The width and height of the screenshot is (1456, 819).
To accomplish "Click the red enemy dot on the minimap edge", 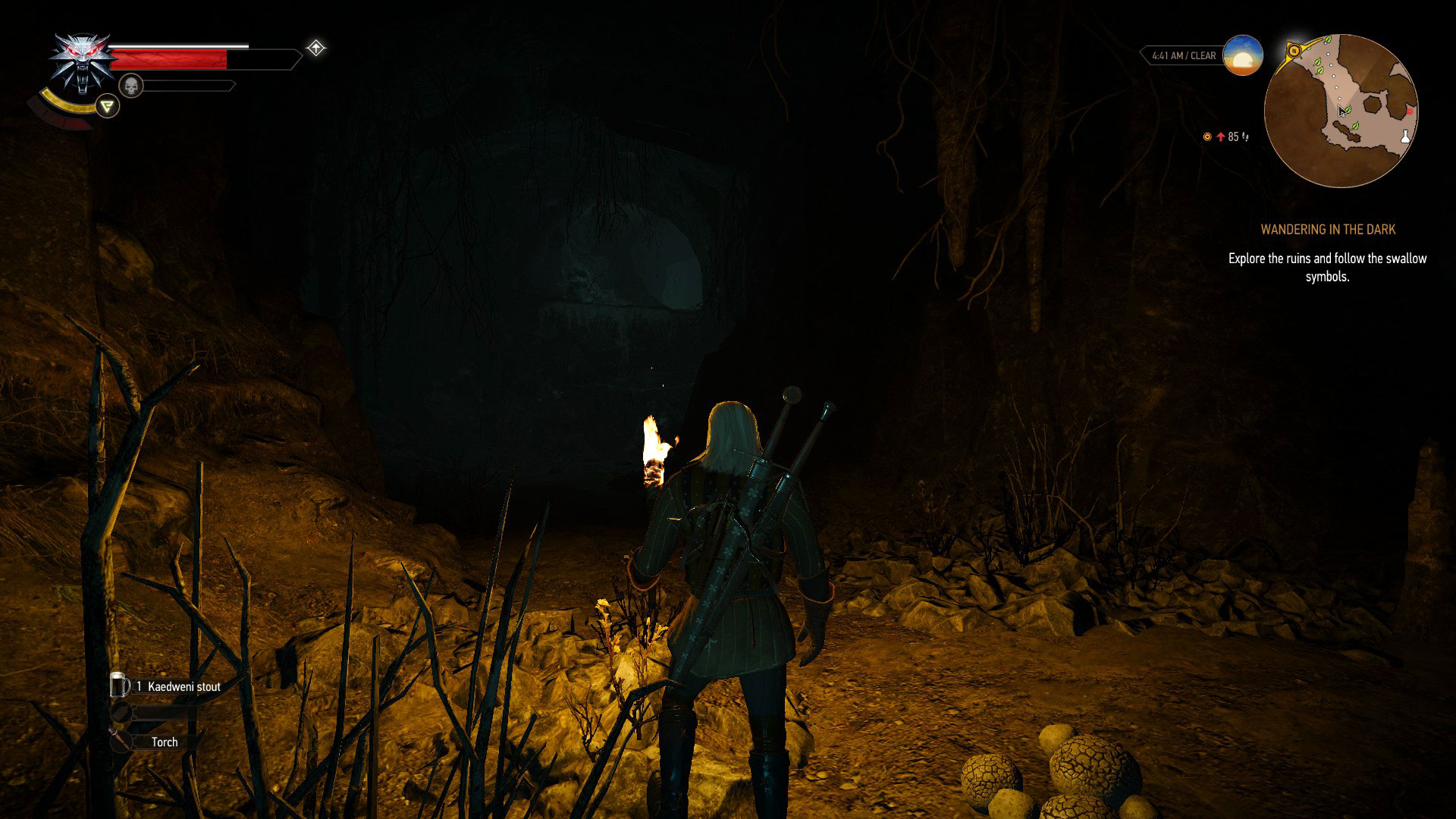I will tap(1410, 111).
